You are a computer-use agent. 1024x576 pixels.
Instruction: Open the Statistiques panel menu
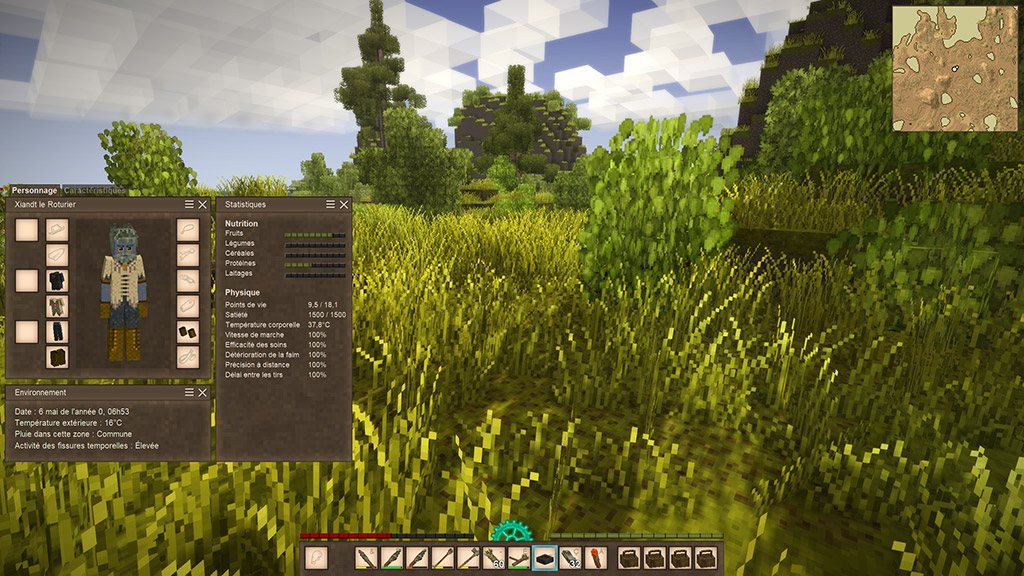coord(330,204)
